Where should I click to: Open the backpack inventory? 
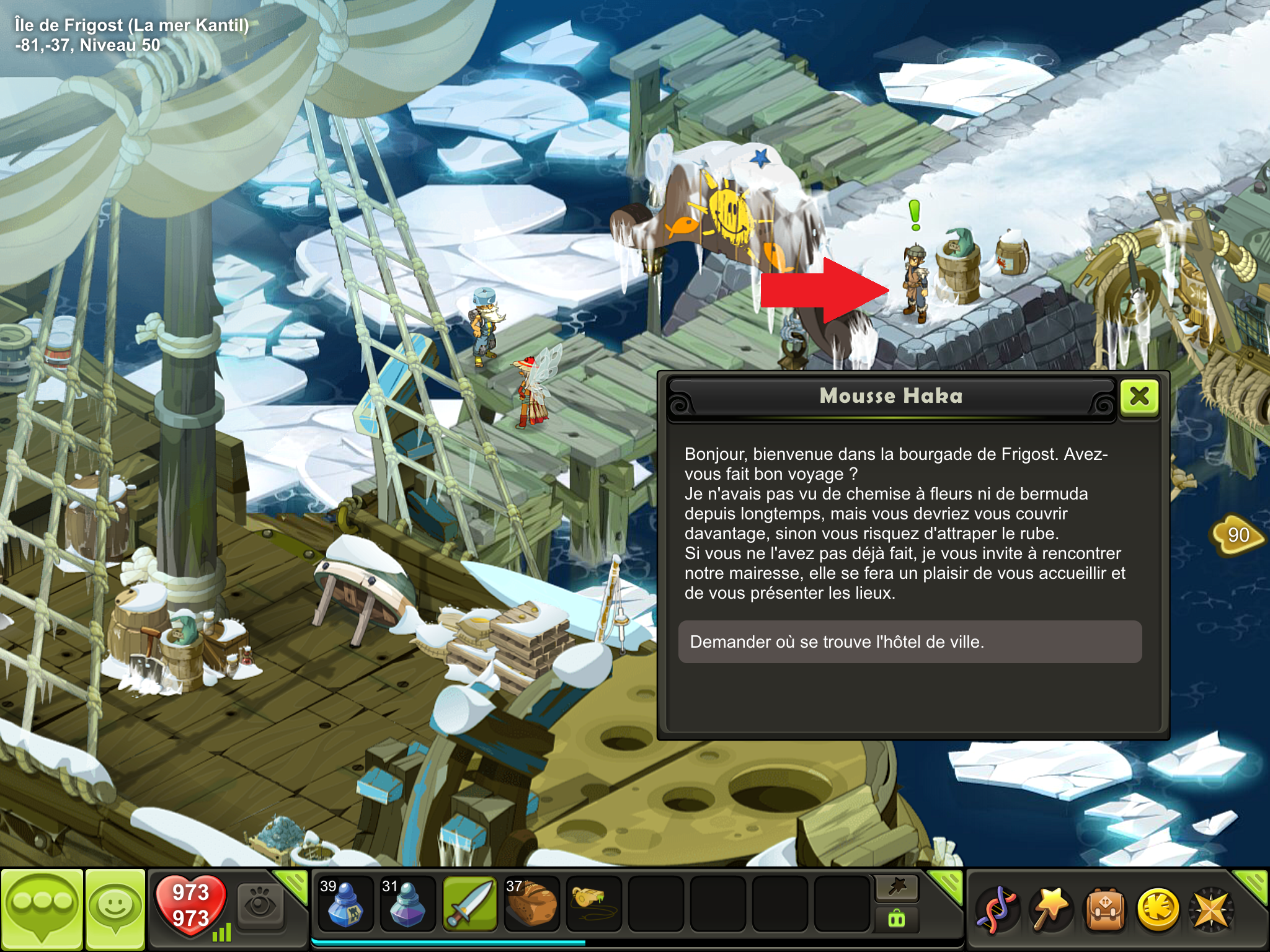(1104, 909)
